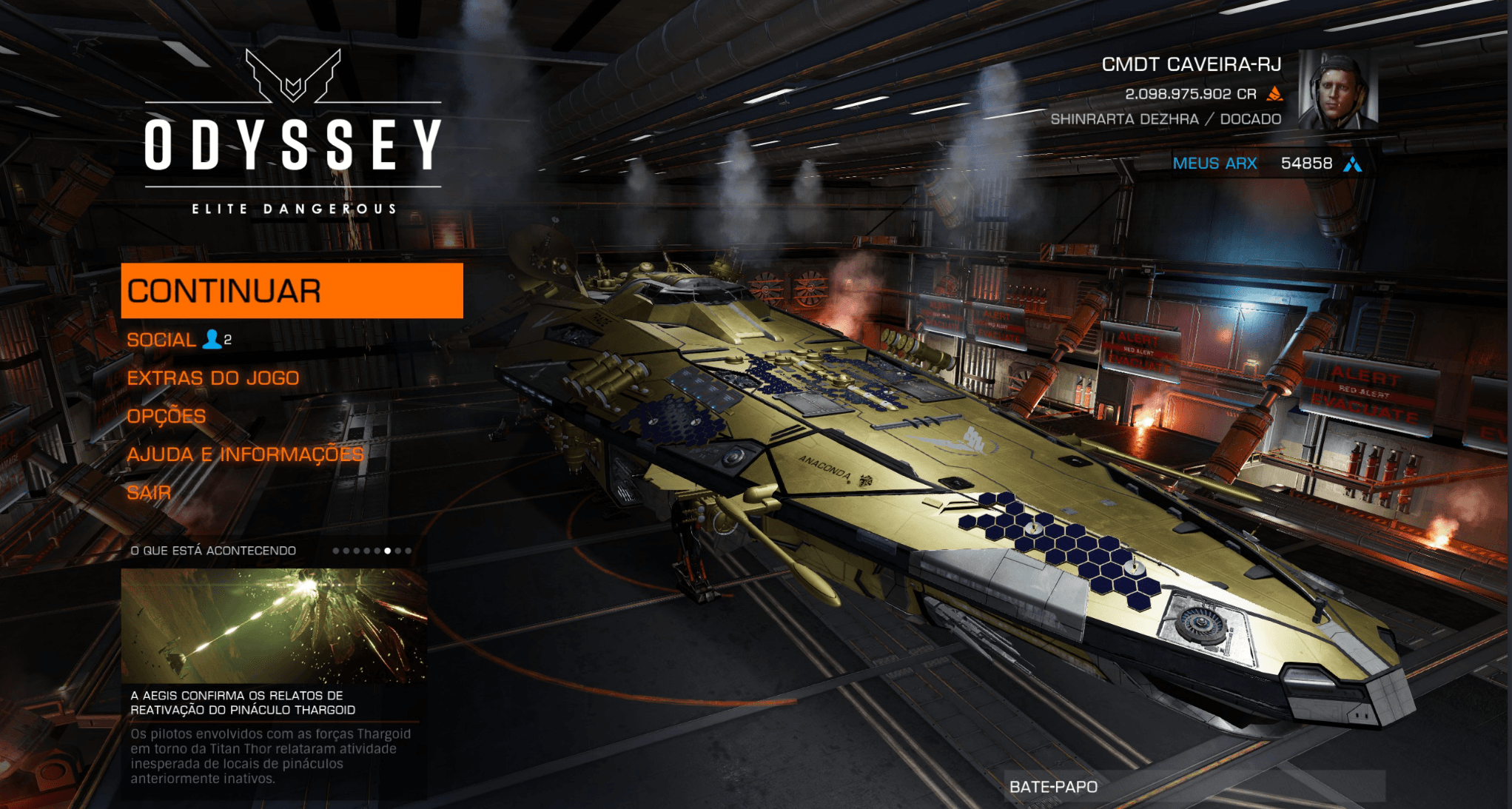Image resolution: width=1512 pixels, height=809 pixels.
Task: Open the OPÇÕES menu
Action: coord(167,416)
